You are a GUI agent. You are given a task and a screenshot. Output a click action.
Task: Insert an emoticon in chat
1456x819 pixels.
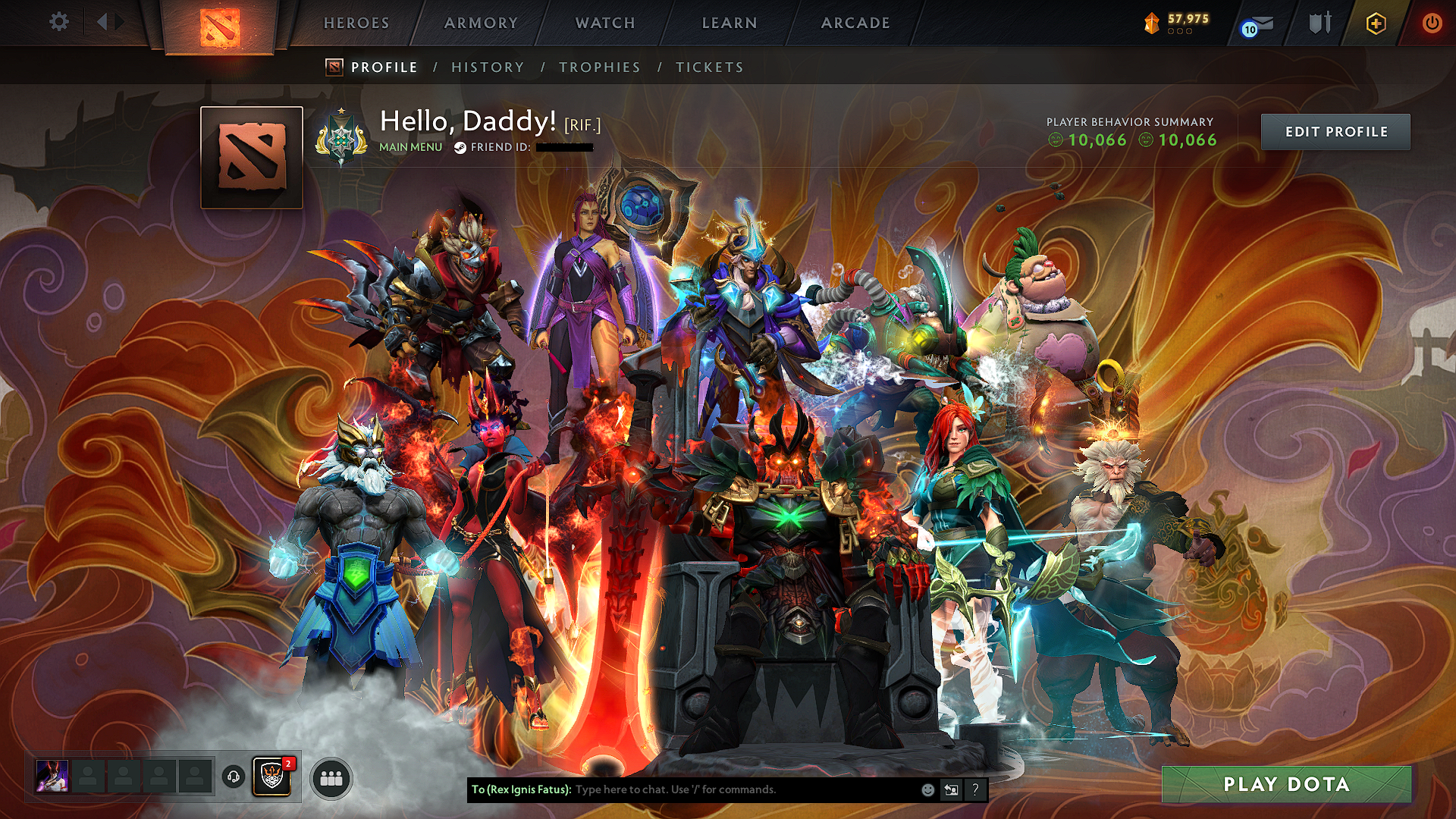click(x=927, y=790)
